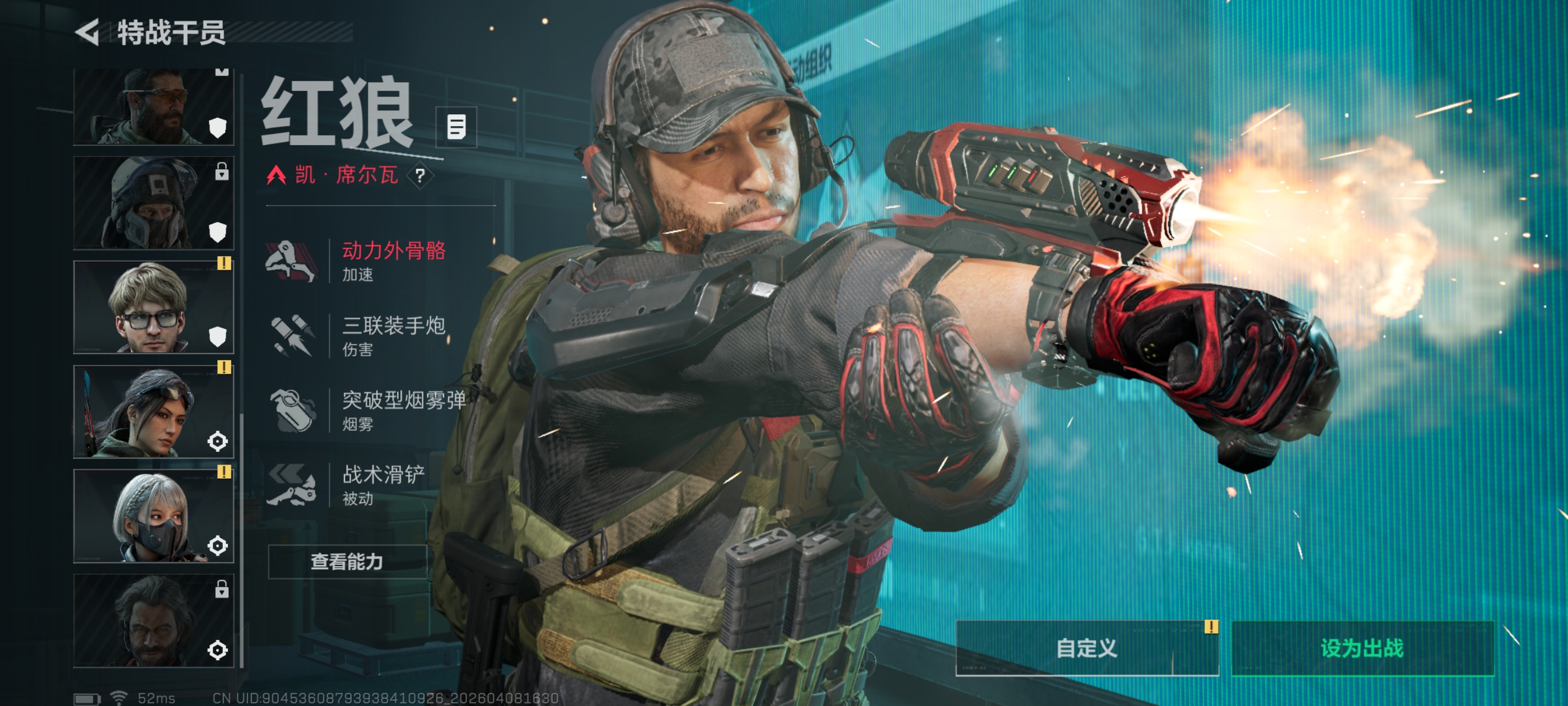Pick the dark-haired female operator with goggles
The height and width of the screenshot is (706, 1568).
pos(153,412)
